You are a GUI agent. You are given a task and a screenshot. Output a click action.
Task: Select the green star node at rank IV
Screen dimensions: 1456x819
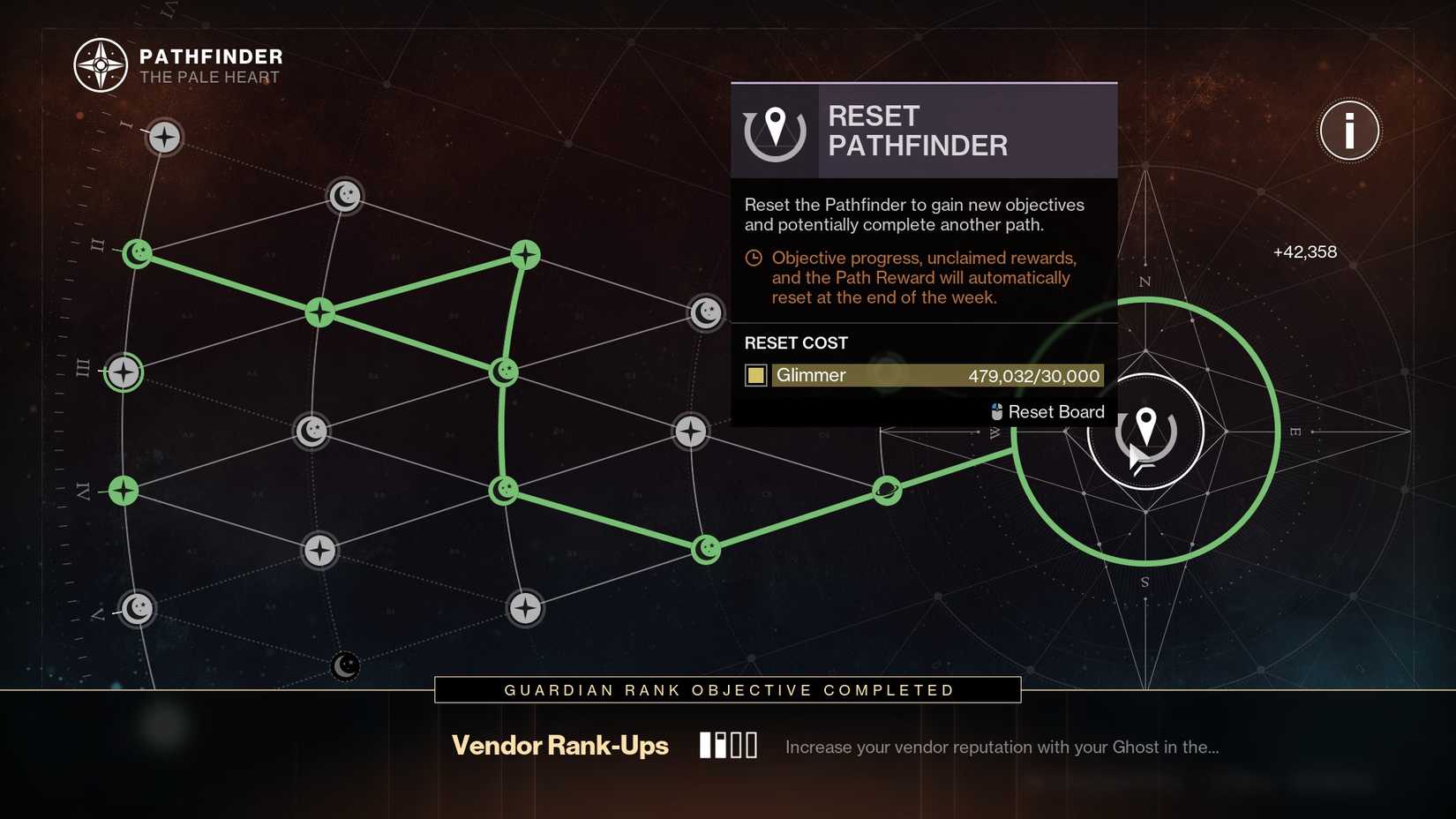click(122, 492)
